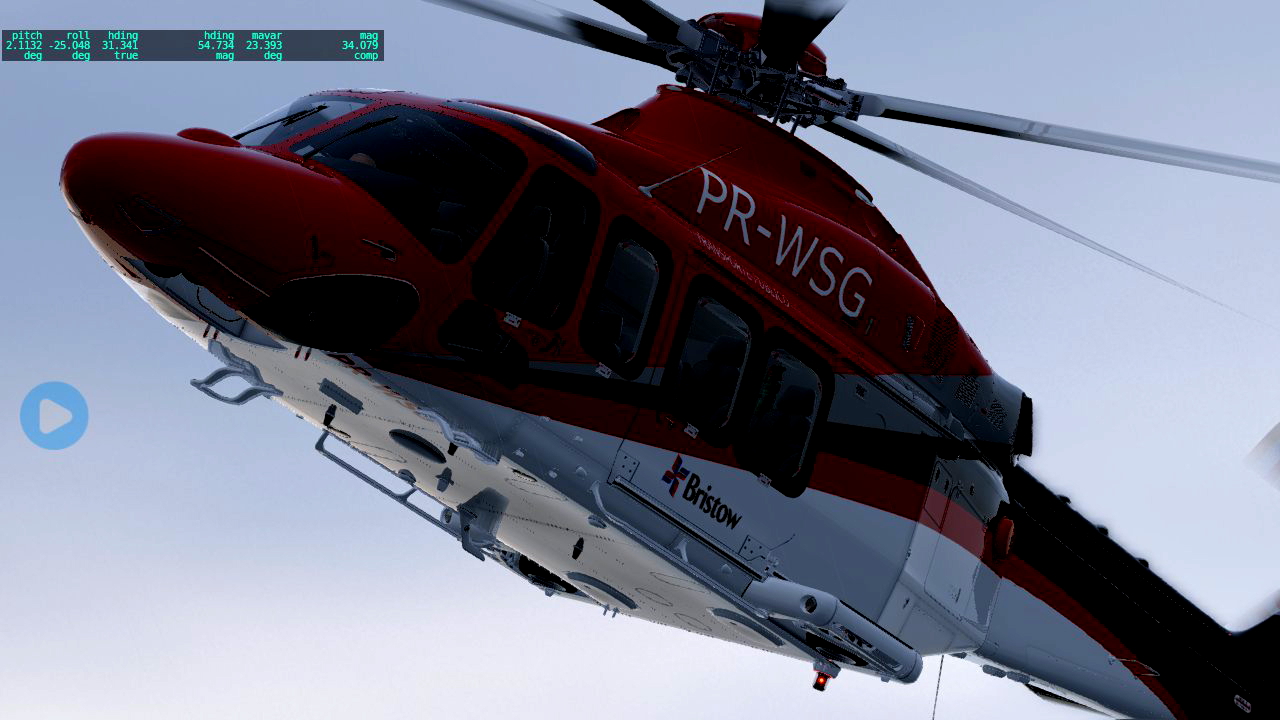Select the mag comp readout 34.079

click(x=360, y=45)
